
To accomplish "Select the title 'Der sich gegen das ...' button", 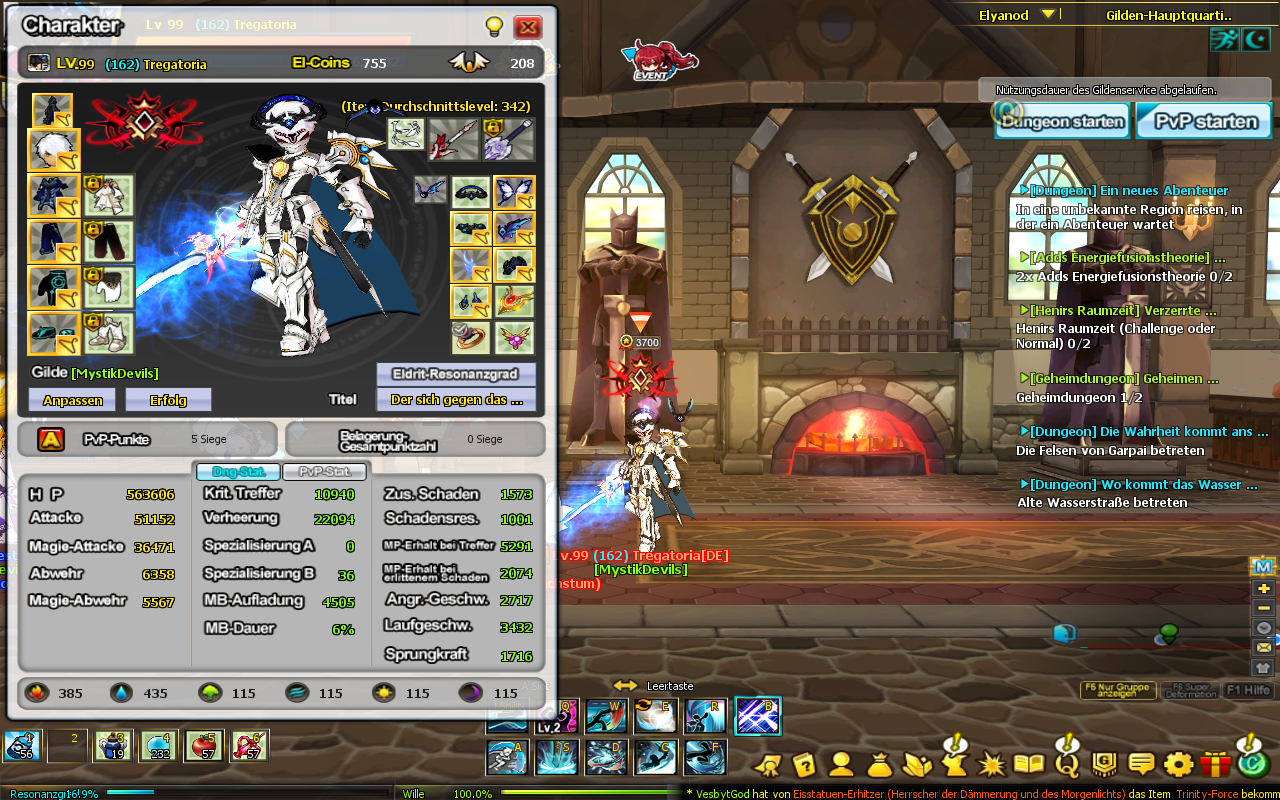I will [x=456, y=400].
